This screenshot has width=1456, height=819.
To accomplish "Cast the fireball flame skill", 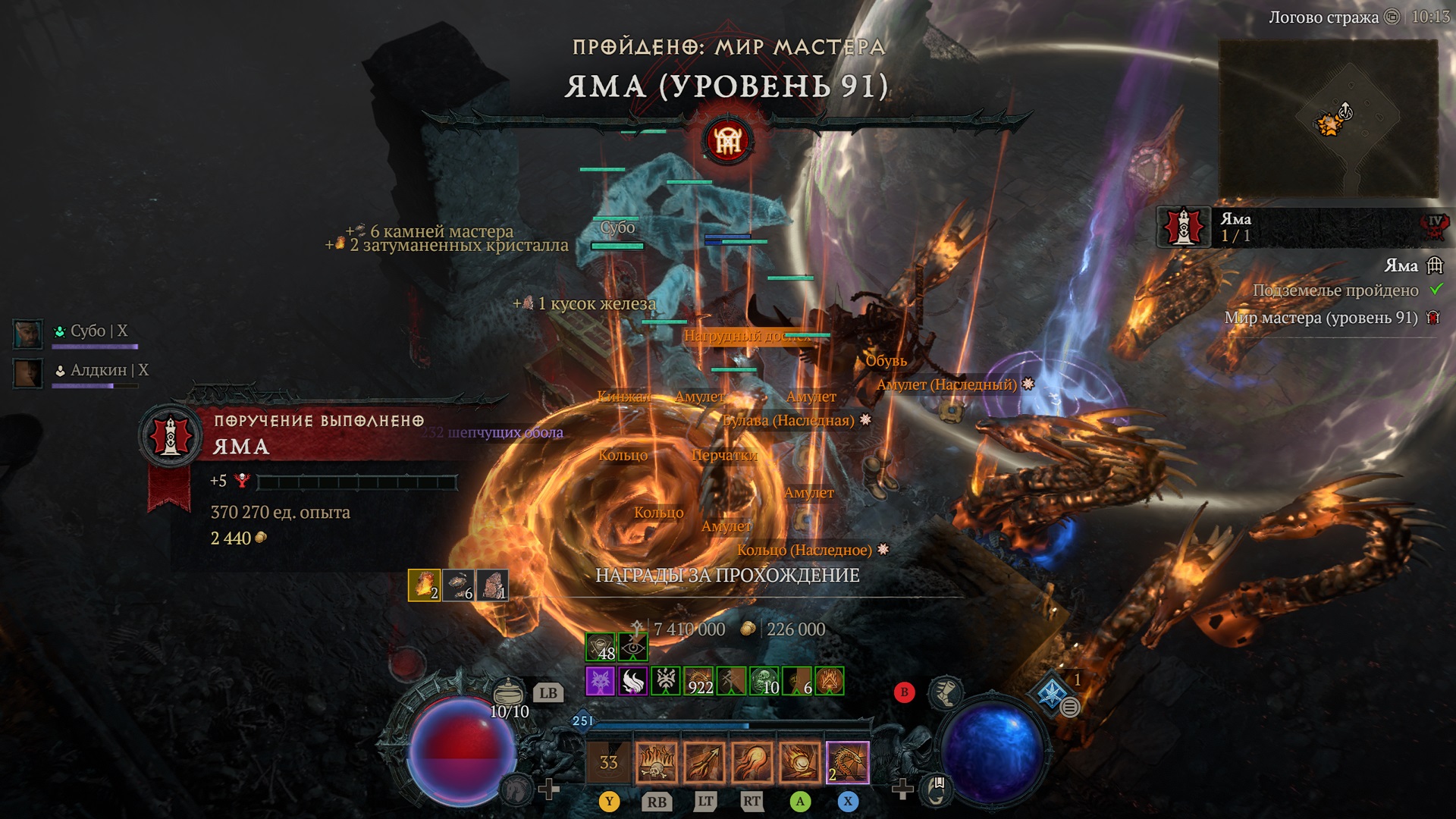I will coord(752,762).
